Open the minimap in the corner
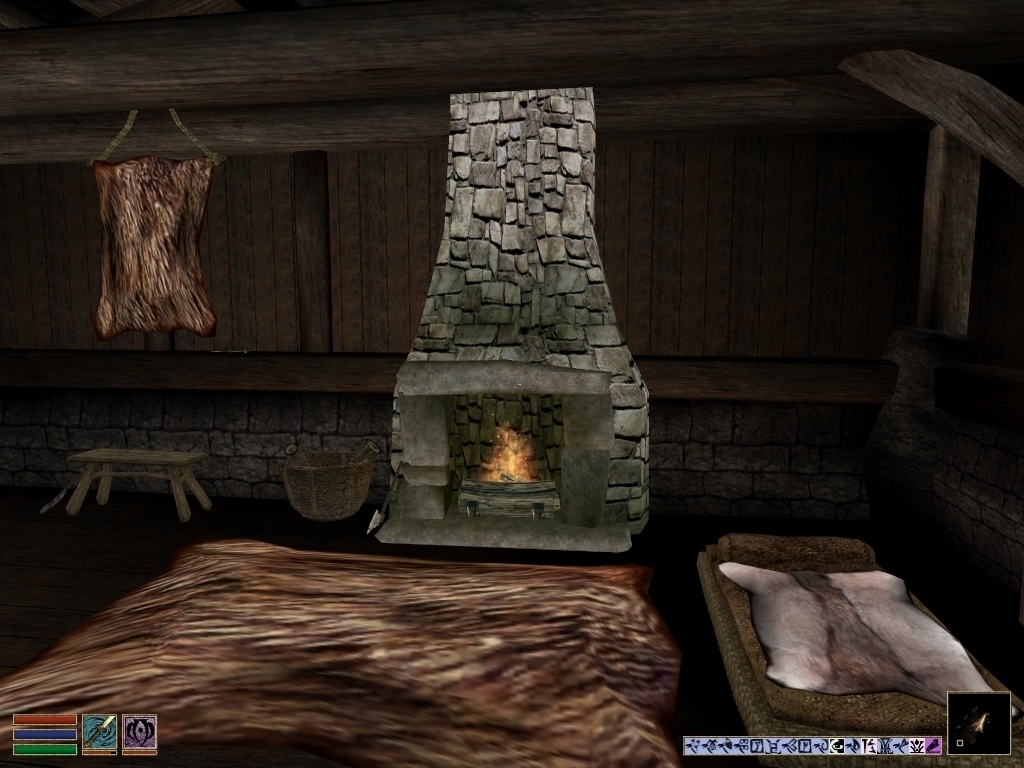Screen dimensions: 1024x768 click(978, 722)
